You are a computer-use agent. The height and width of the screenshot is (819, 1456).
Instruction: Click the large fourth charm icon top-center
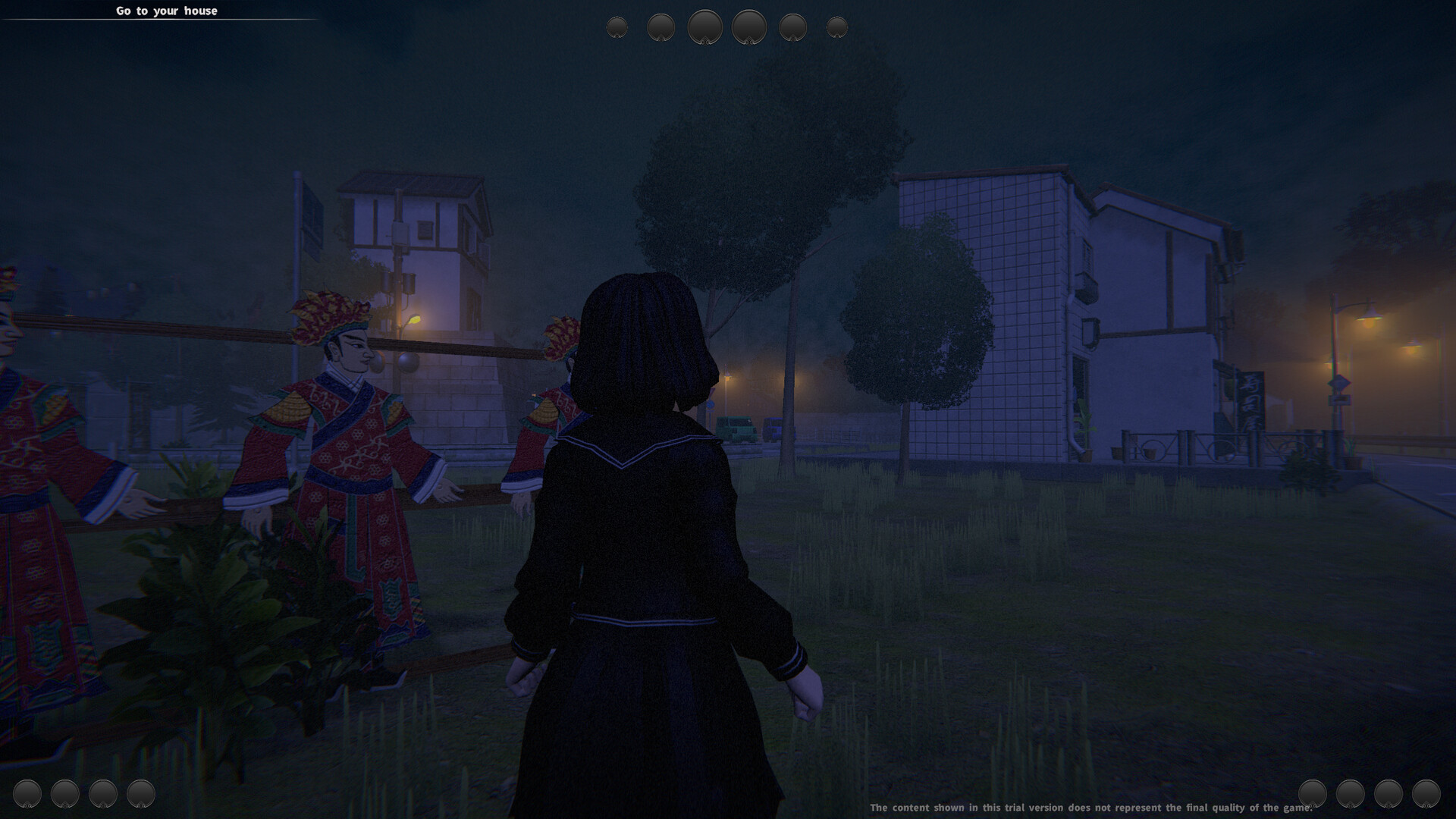pyautogui.click(x=748, y=27)
